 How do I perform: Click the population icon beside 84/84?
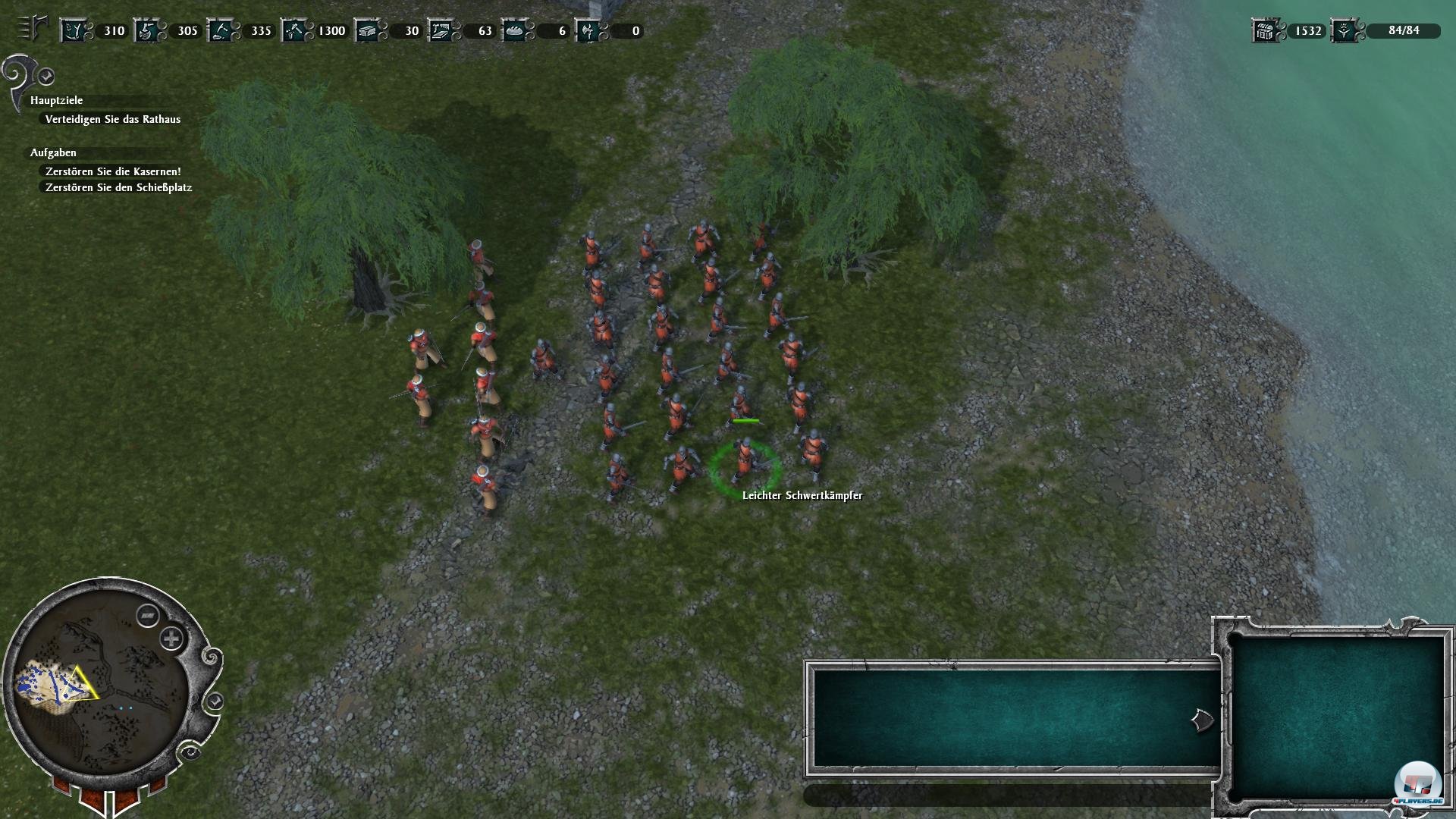pos(1345,30)
